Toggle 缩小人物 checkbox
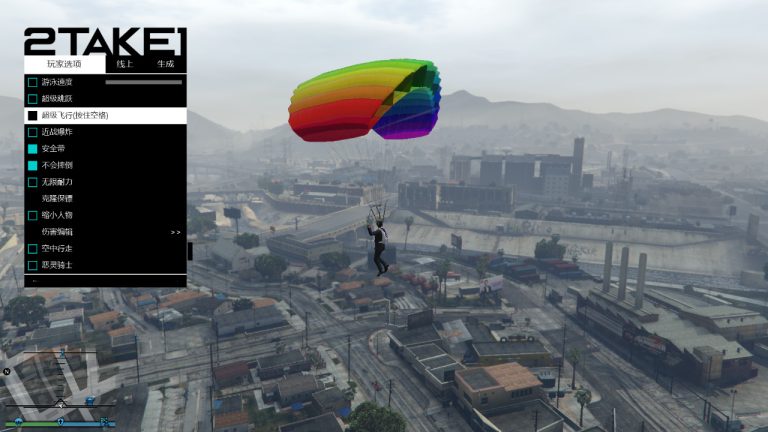Viewport: 768px width, 432px height. pyautogui.click(x=33, y=215)
